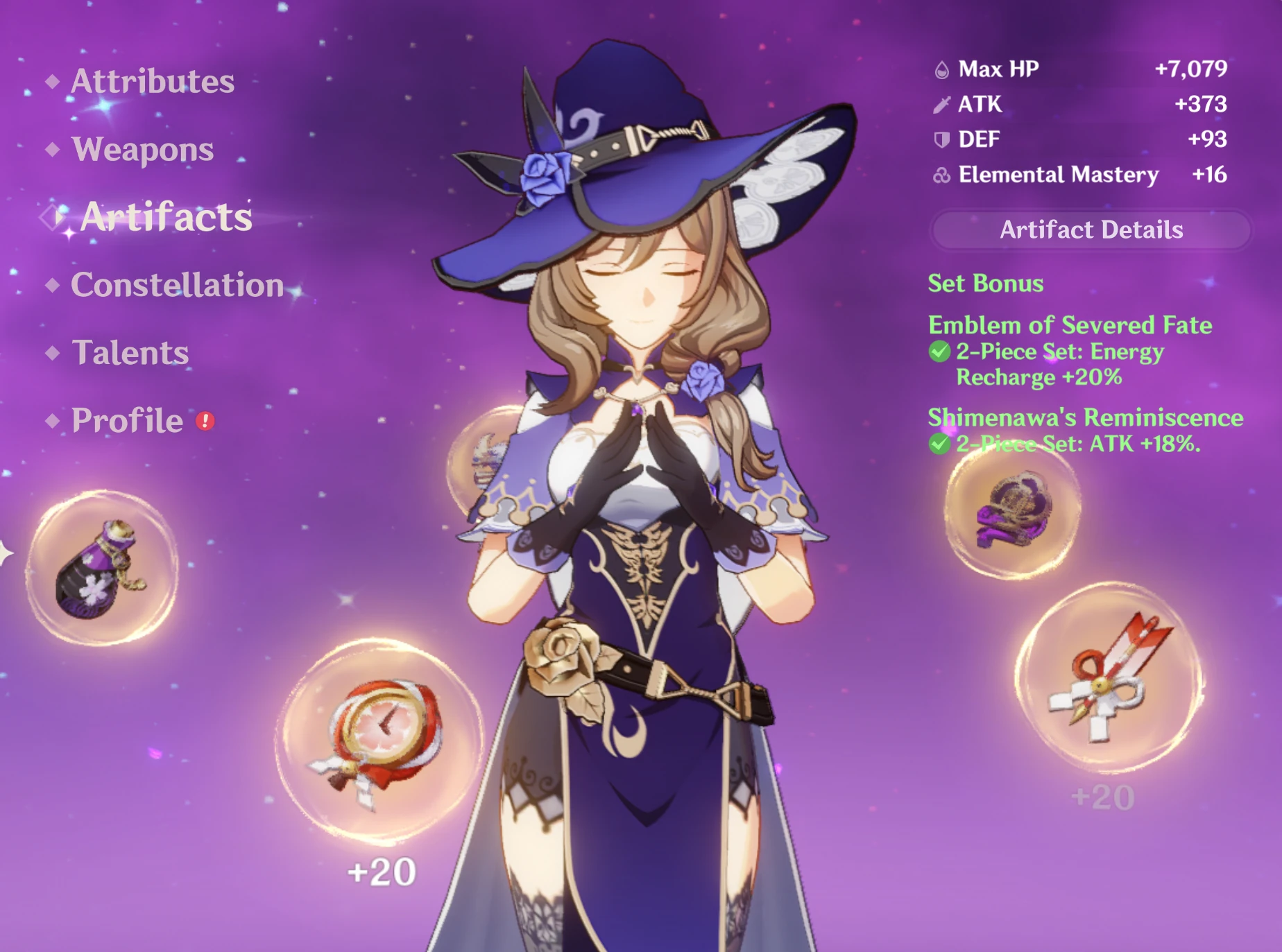The width and height of the screenshot is (1282, 952).
Task: Click the Artifact Details button
Action: coord(1091,230)
